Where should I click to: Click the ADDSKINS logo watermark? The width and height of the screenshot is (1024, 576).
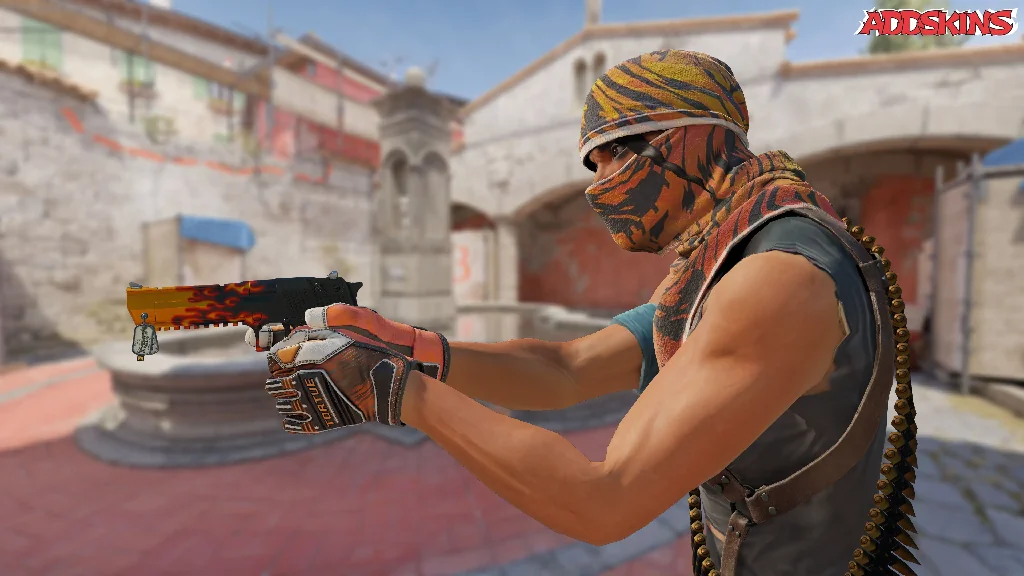pos(936,23)
